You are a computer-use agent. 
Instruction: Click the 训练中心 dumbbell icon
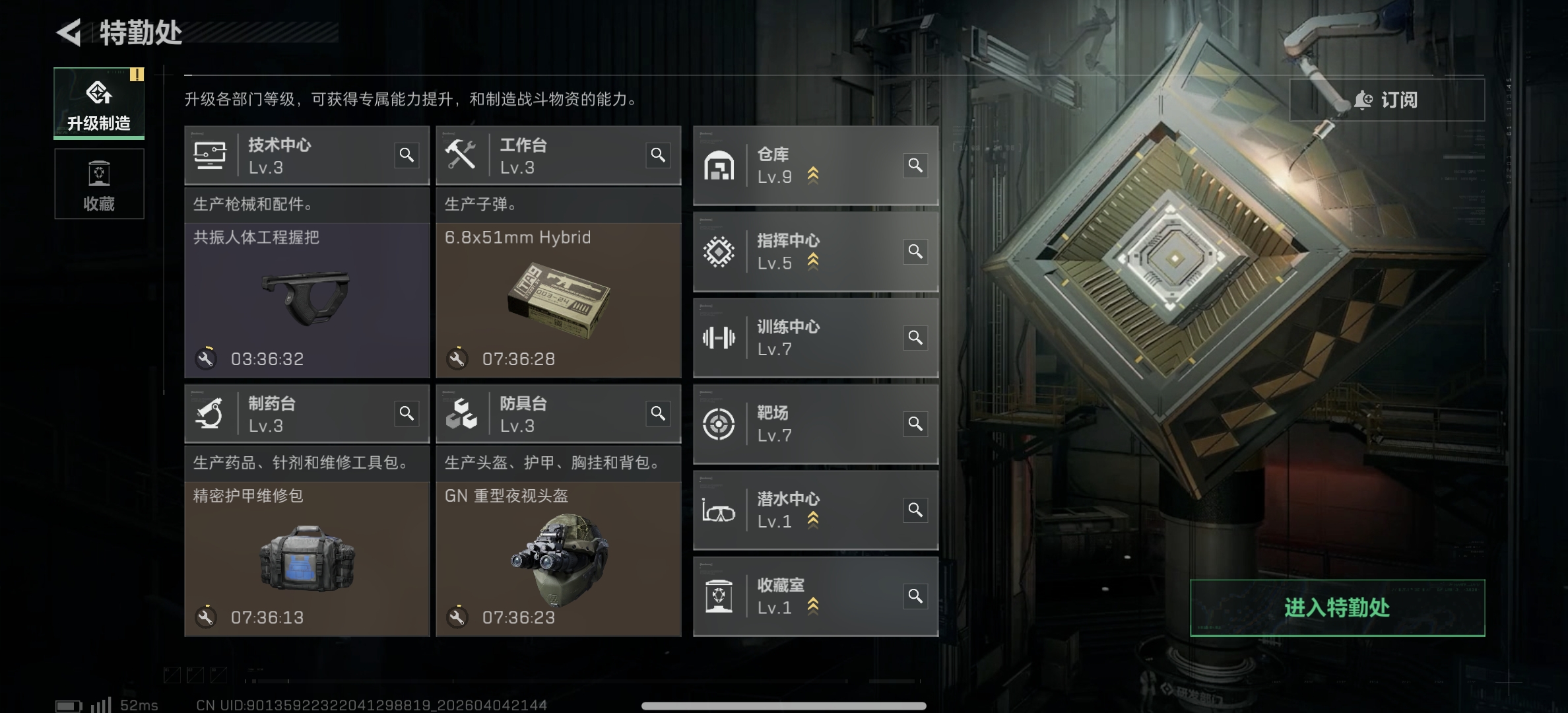[719, 337]
